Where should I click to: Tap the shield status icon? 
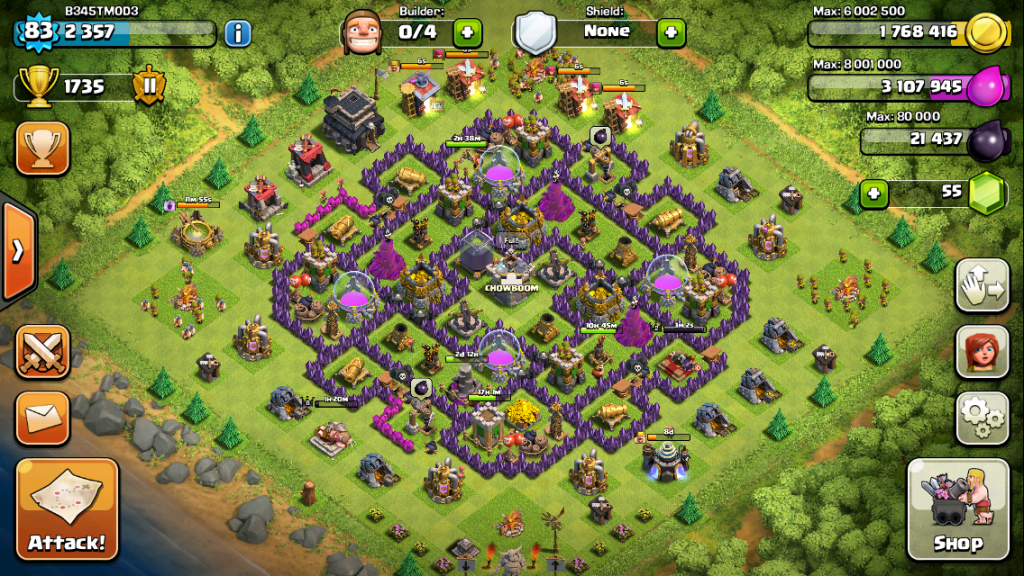(x=535, y=33)
